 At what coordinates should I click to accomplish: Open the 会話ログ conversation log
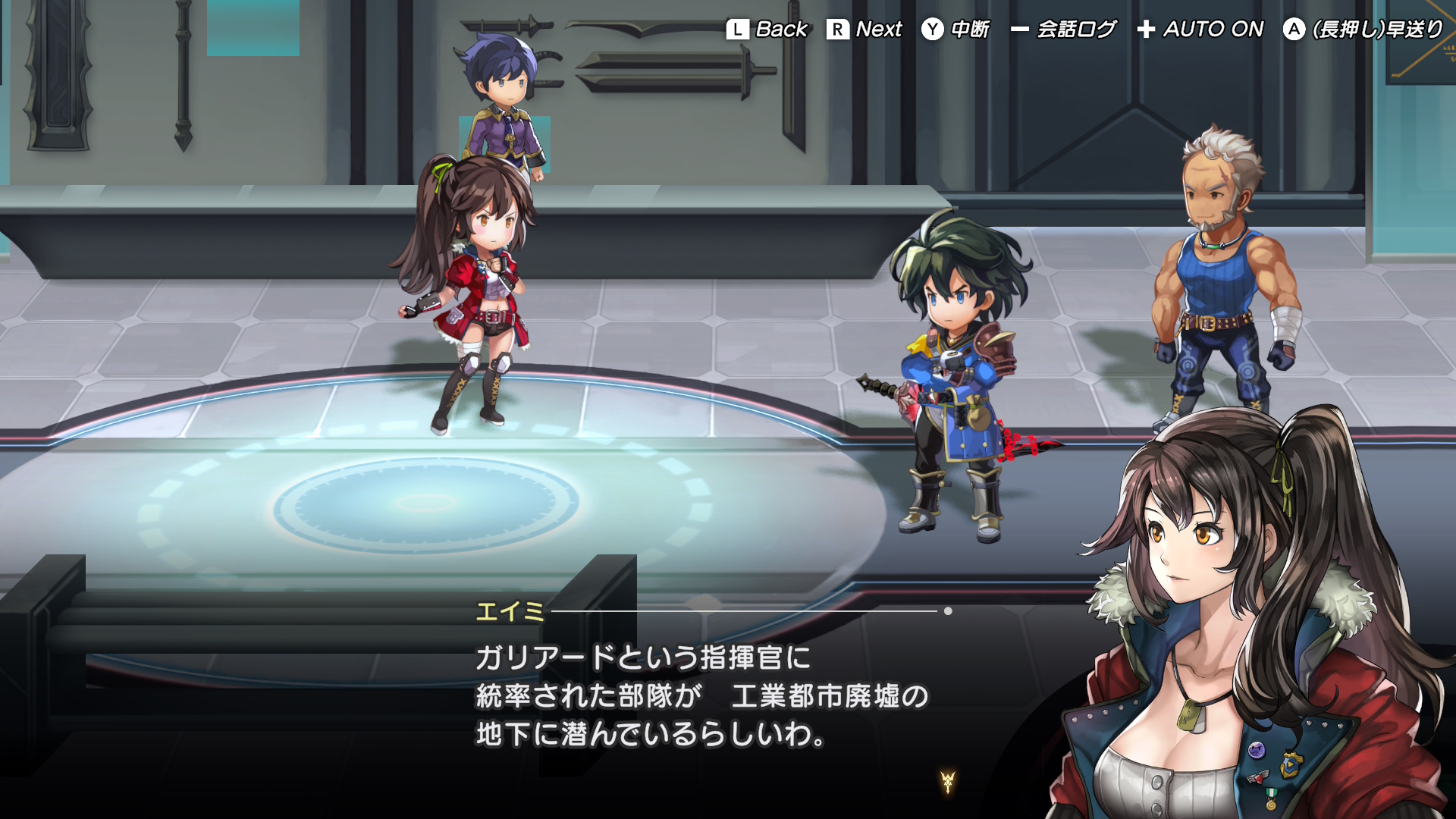(x=1063, y=30)
